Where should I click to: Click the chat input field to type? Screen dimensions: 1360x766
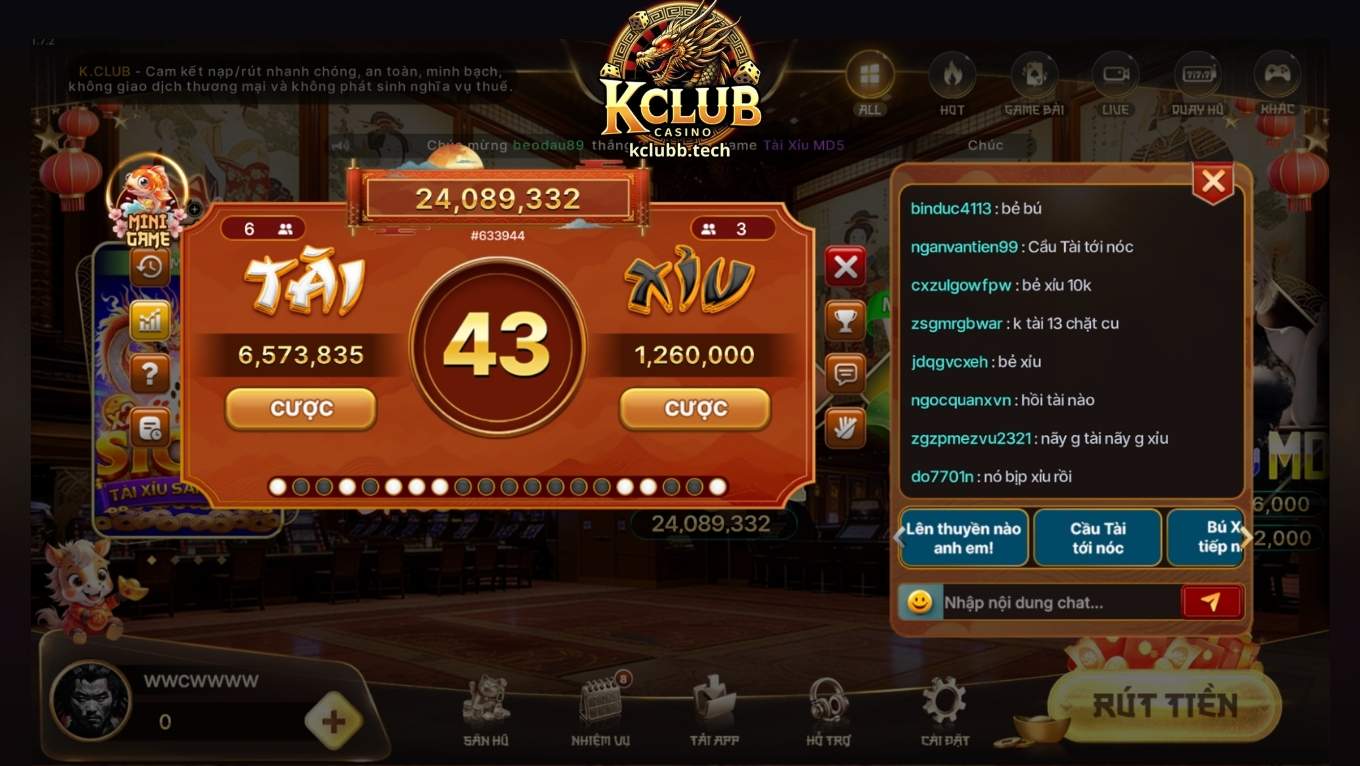(x=1060, y=601)
